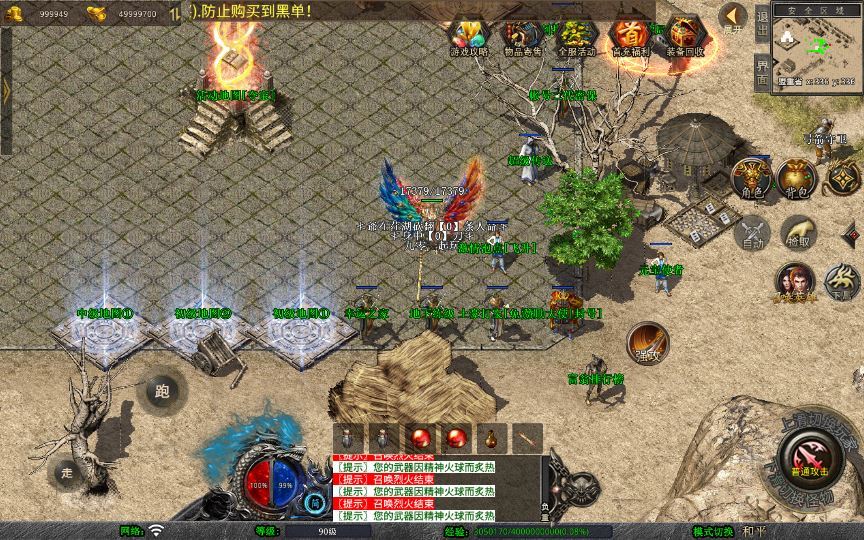Click the 退出 exit tab
This screenshot has height=540, width=864.
tap(762, 22)
